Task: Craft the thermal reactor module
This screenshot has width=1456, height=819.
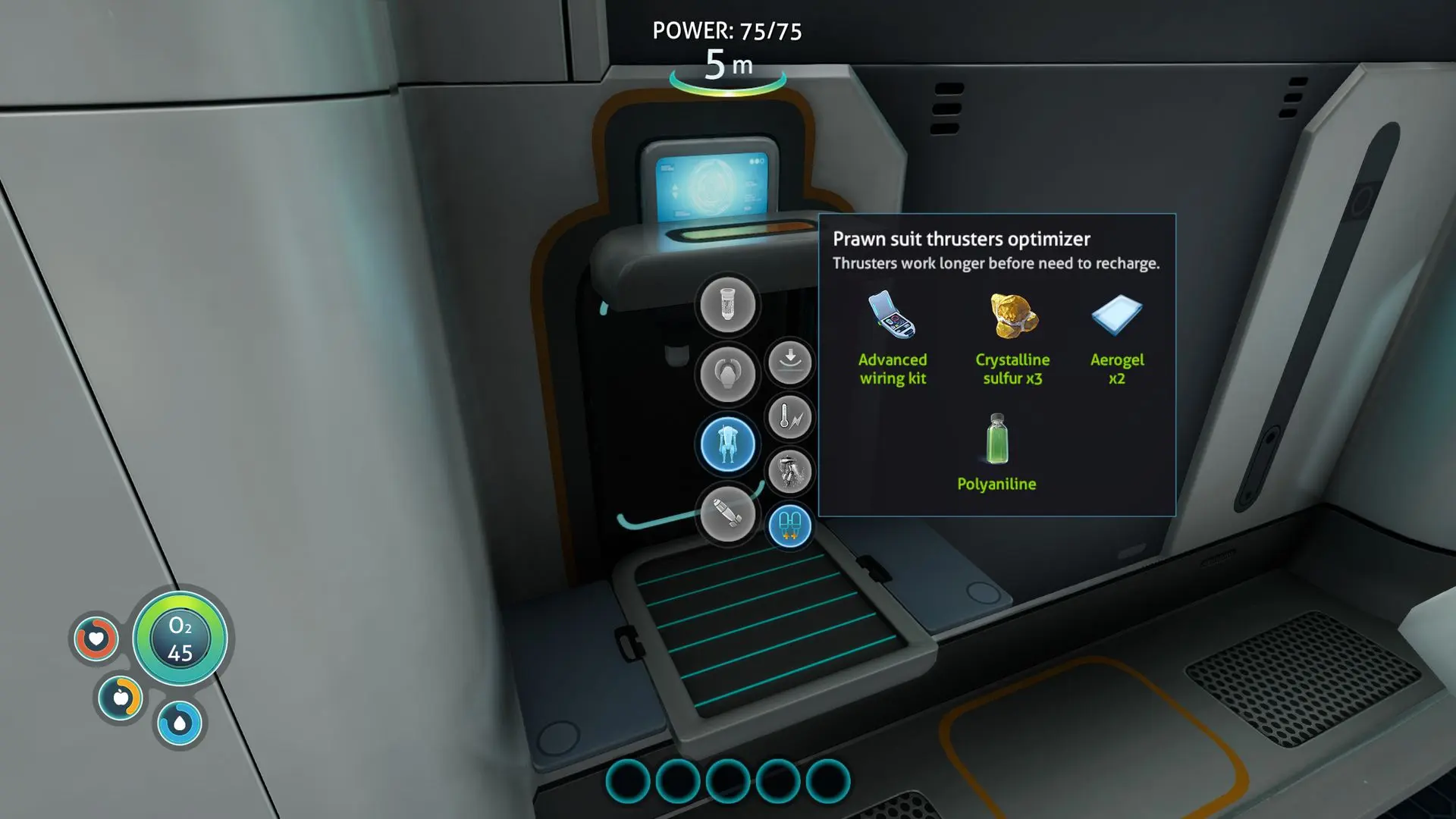Action: click(x=790, y=417)
